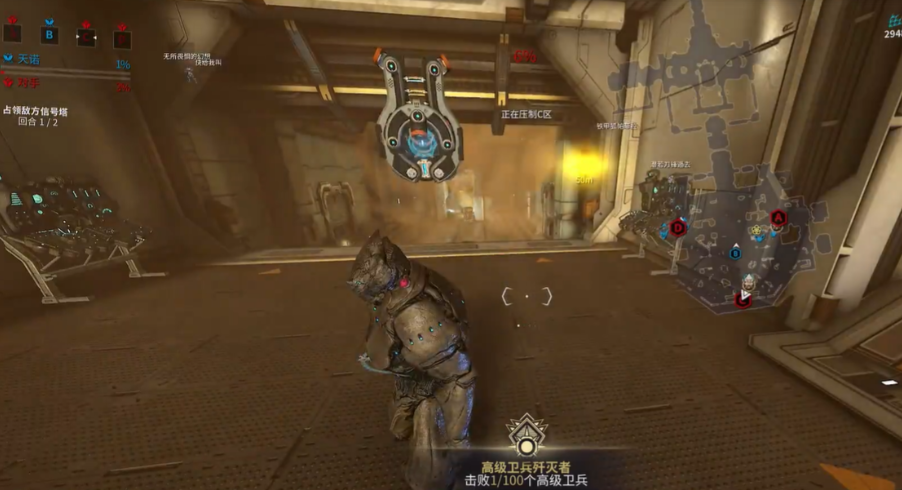The height and width of the screenshot is (490, 902).
Task: Open the 高级卫兵歼灭者 challenge badge
Action: coord(525,436)
